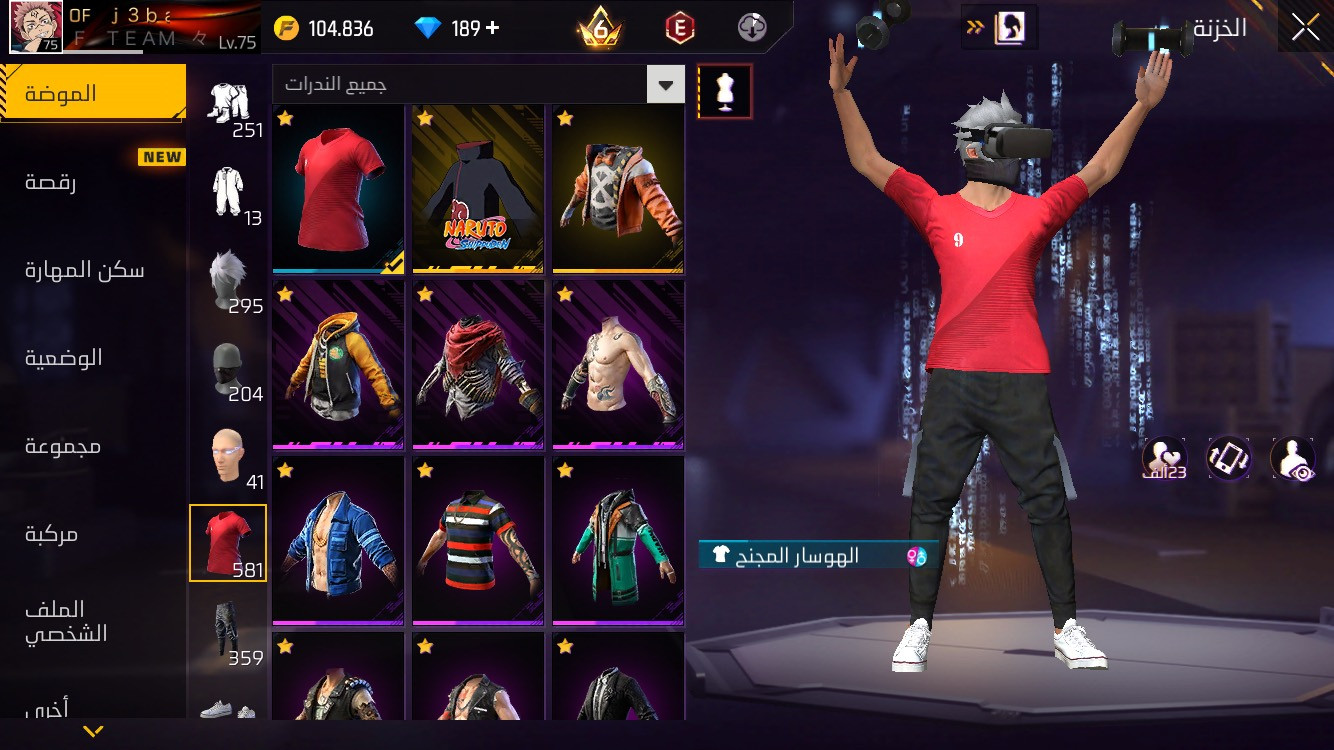Select the red t-shirt item card

(338, 189)
